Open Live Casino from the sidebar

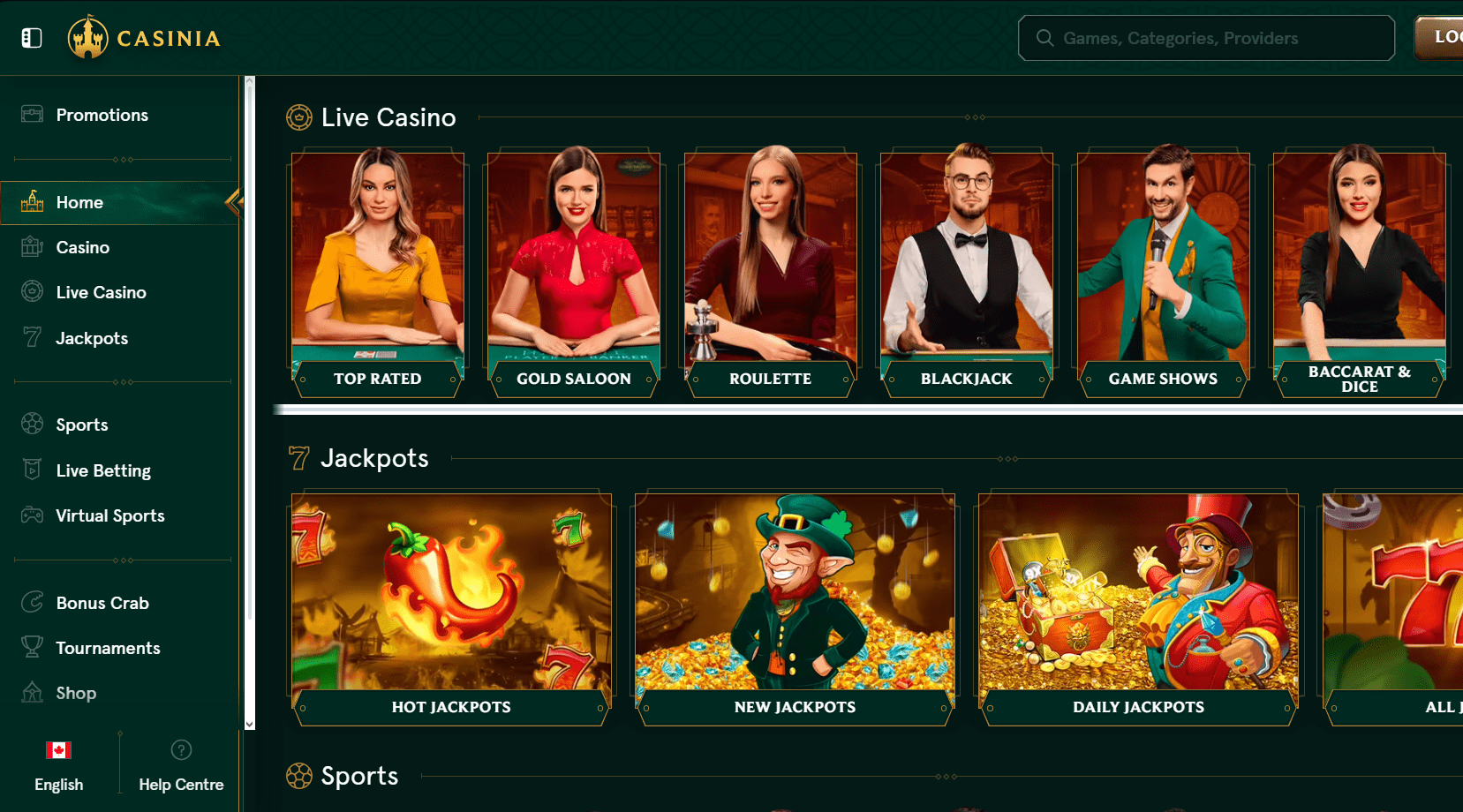coord(101,292)
